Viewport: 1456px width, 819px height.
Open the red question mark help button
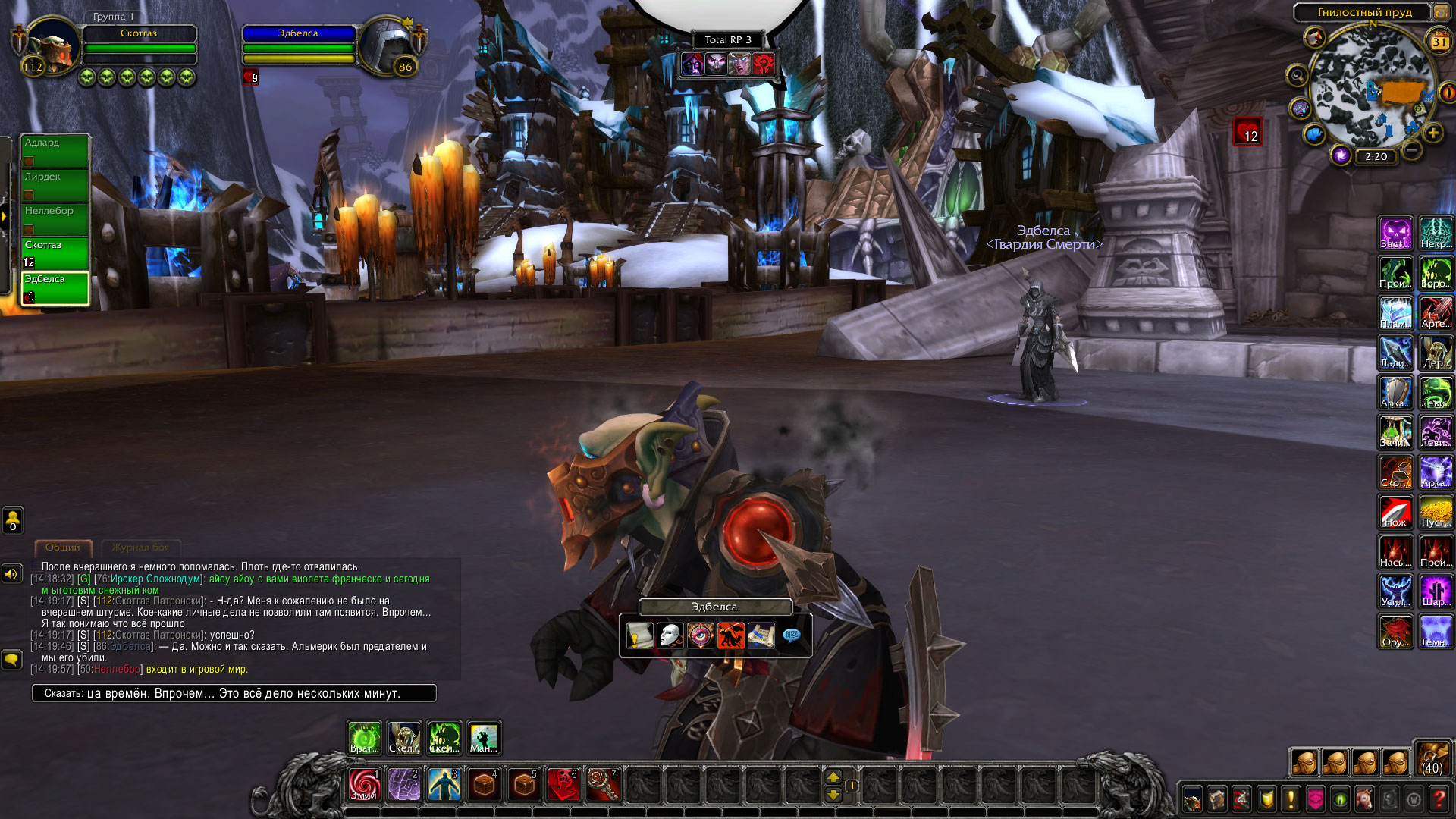point(1438,799)
